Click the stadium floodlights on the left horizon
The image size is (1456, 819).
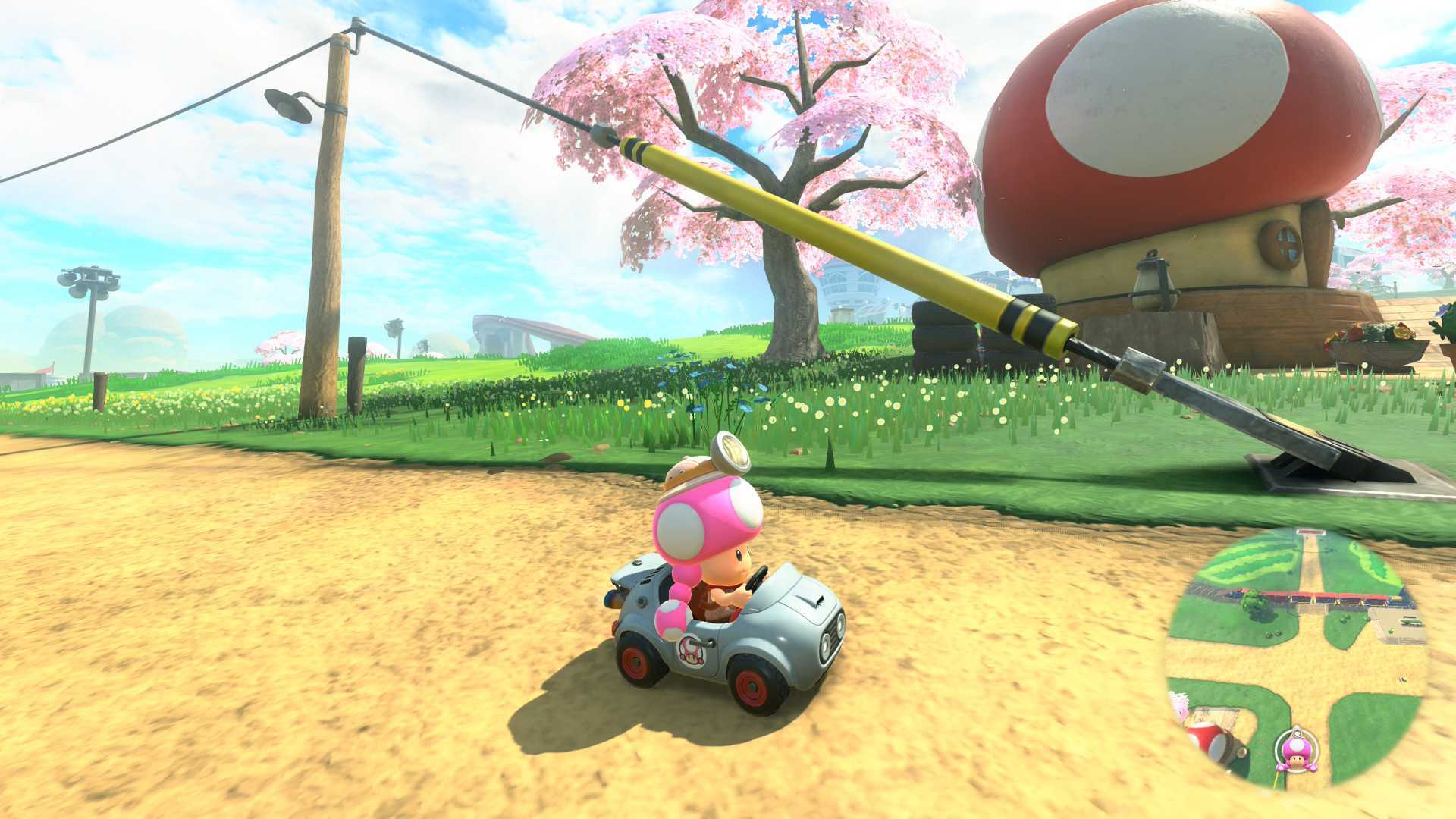coord(87,281)
